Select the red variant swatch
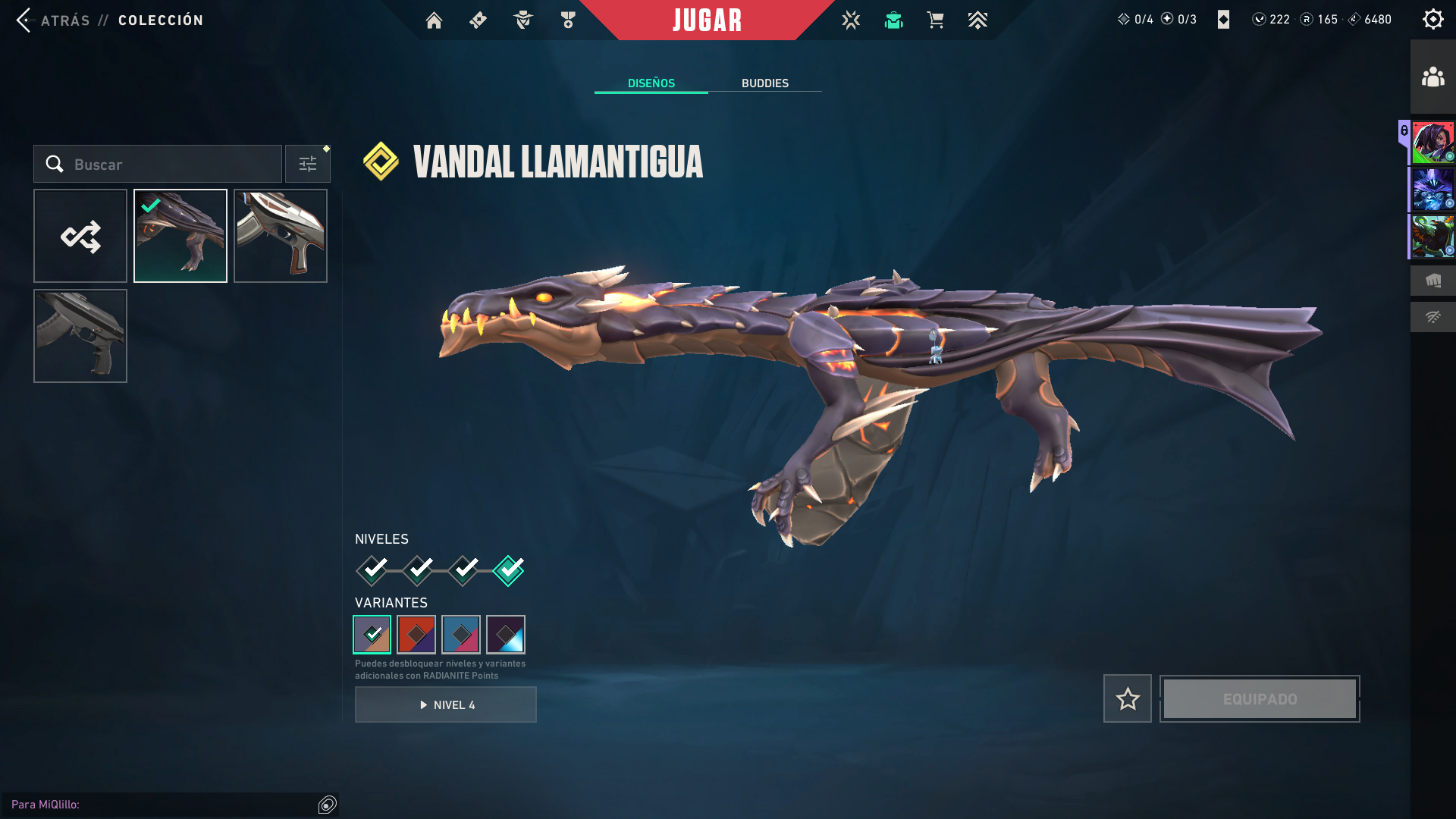 (416, 635)
